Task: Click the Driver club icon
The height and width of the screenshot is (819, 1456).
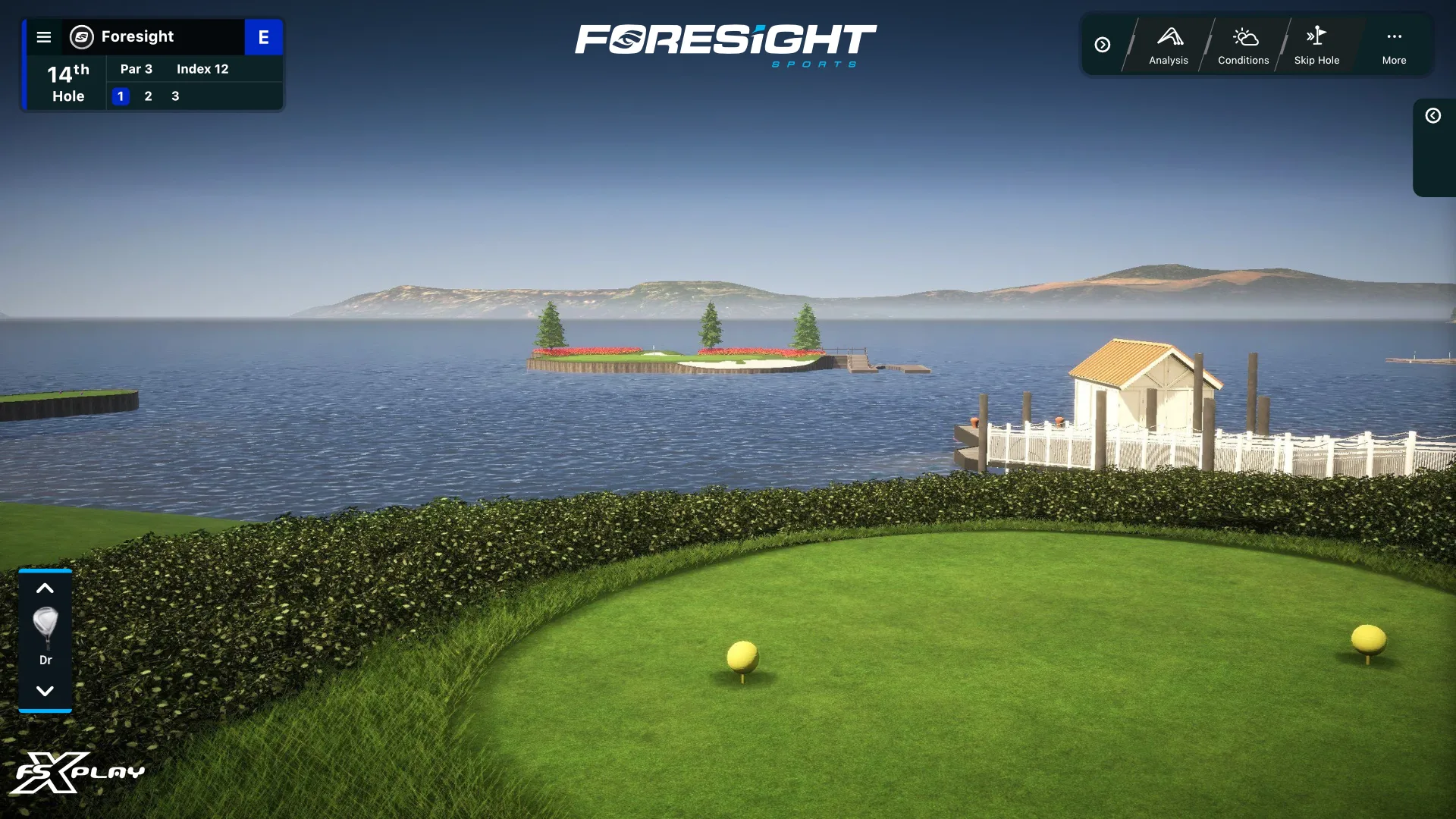Action: (45, 629)
